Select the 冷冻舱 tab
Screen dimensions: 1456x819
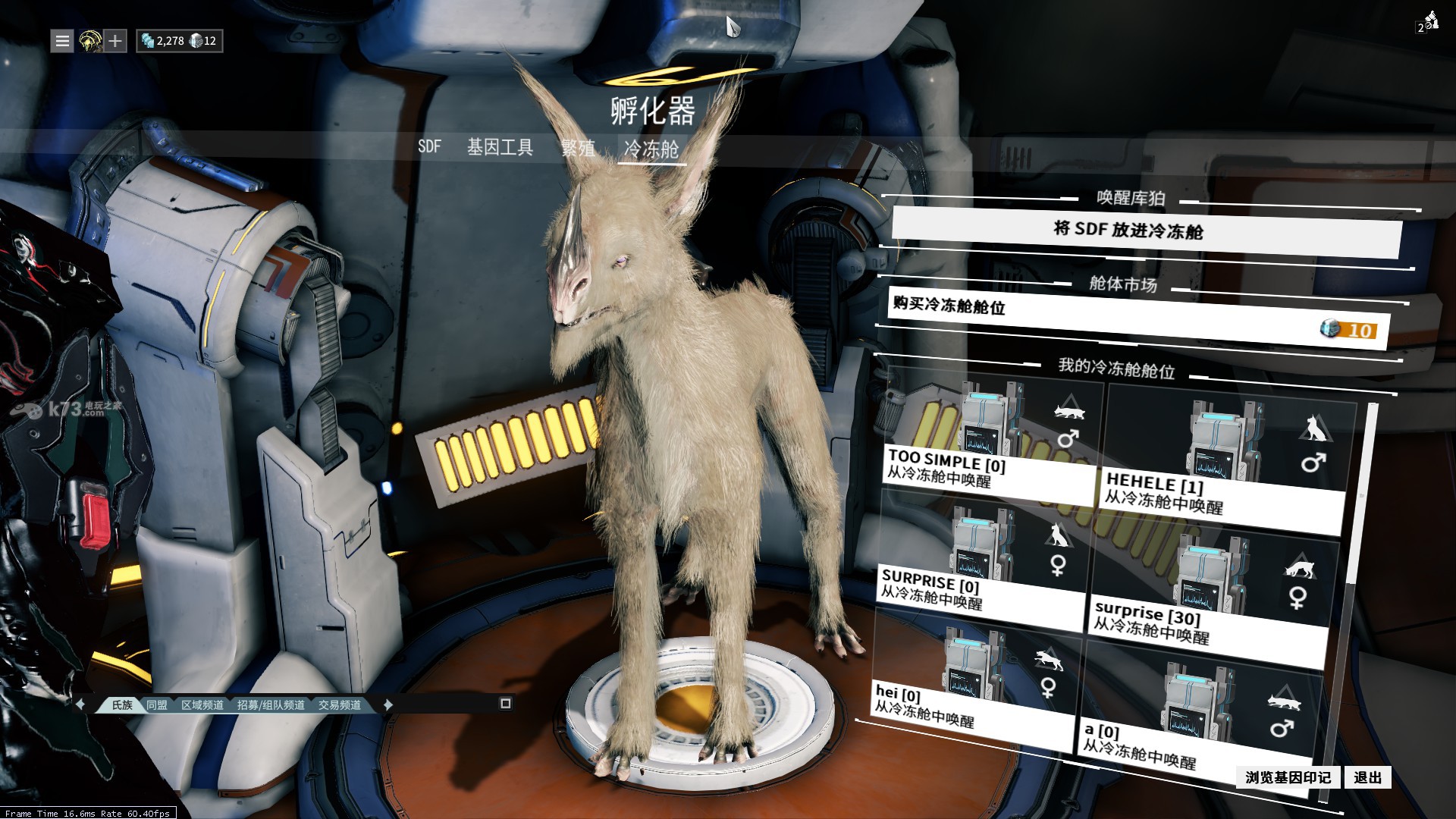point(651,149)
